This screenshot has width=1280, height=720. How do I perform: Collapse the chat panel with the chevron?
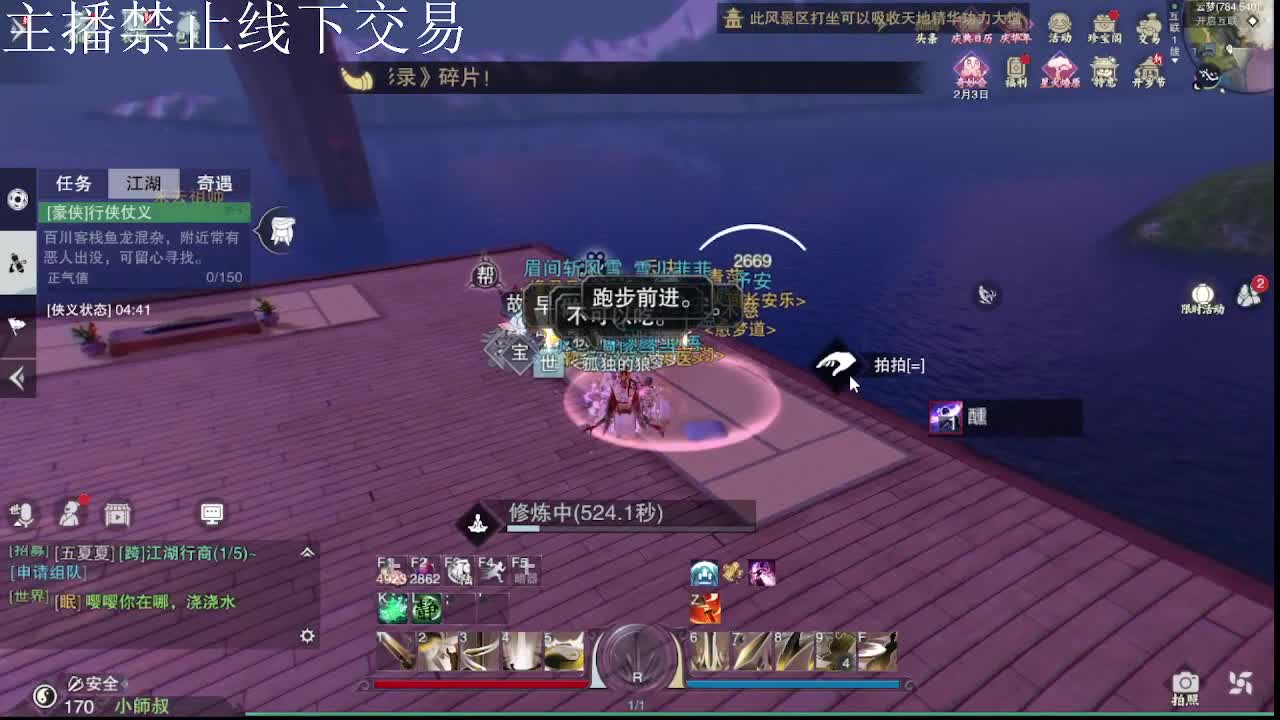point(307,551)
